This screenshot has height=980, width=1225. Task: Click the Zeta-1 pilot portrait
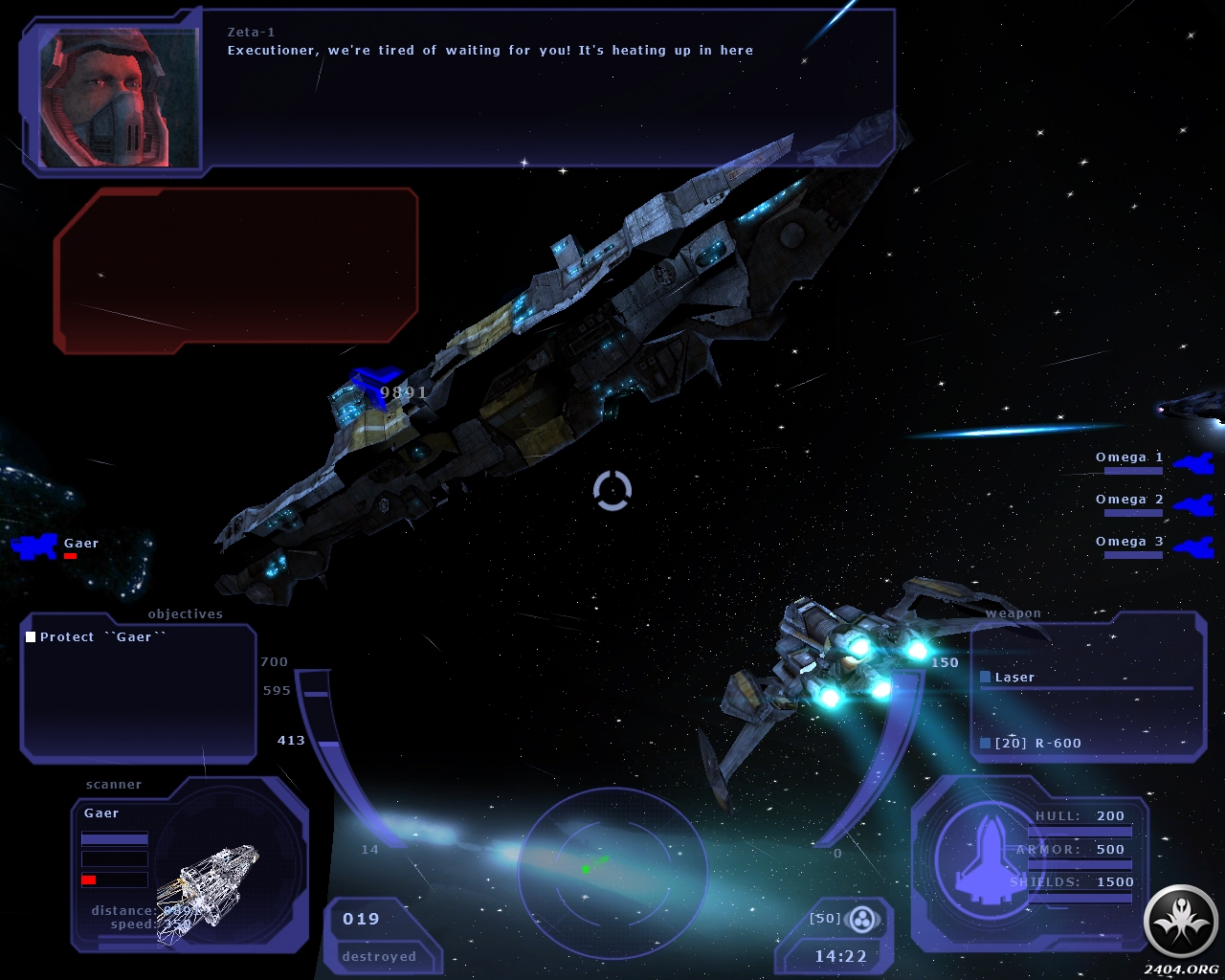(x=118, y=98)
